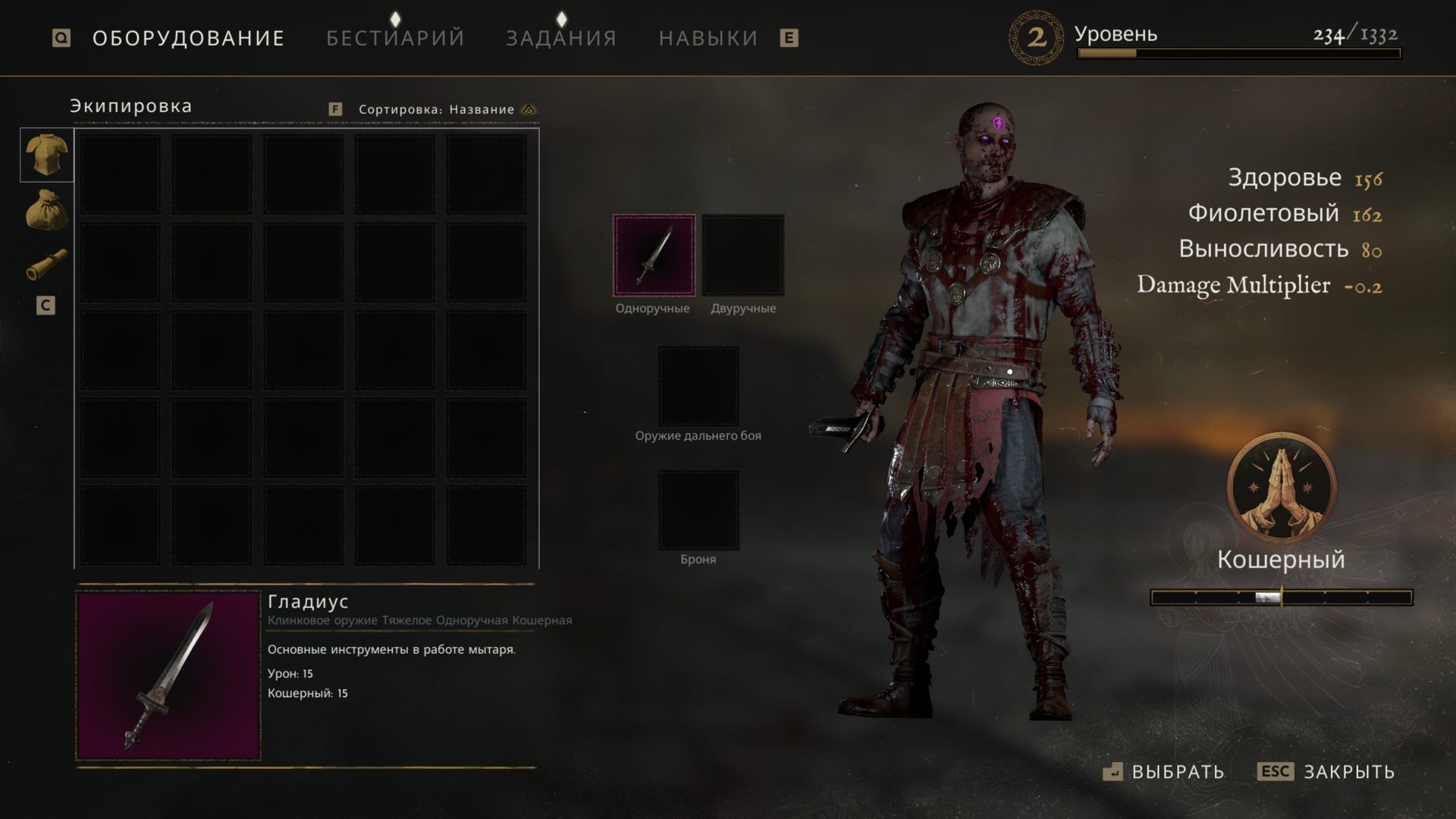Image resolution: width=1456 pixels, height=819 pixels.
Task: Choose the armor chestplate inventory category
Action: click(x=47, y=155)
